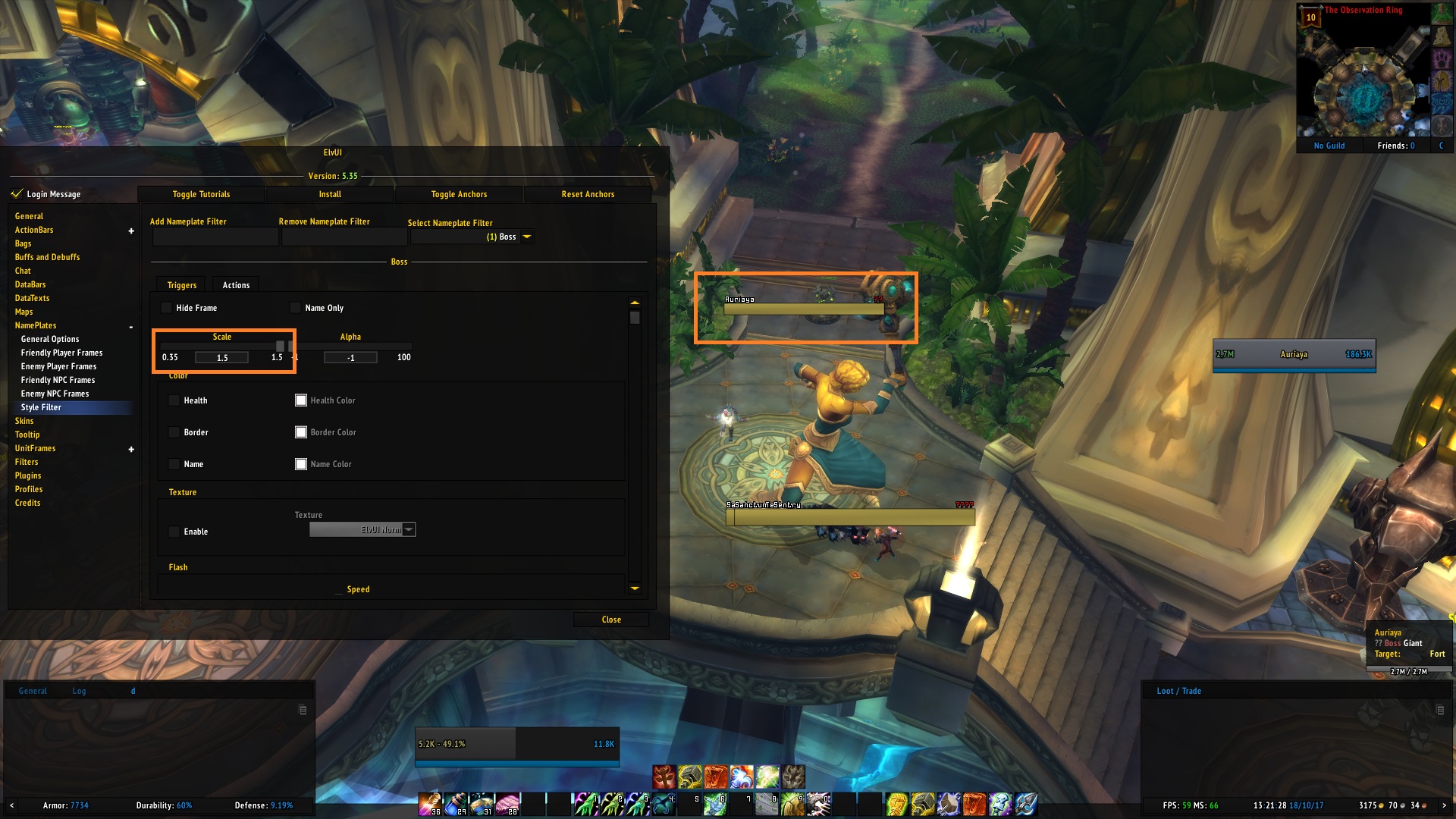1456x819 pixels.
Task: Click the Close button in the ElvUI window
Action: [x=611, y=620]
